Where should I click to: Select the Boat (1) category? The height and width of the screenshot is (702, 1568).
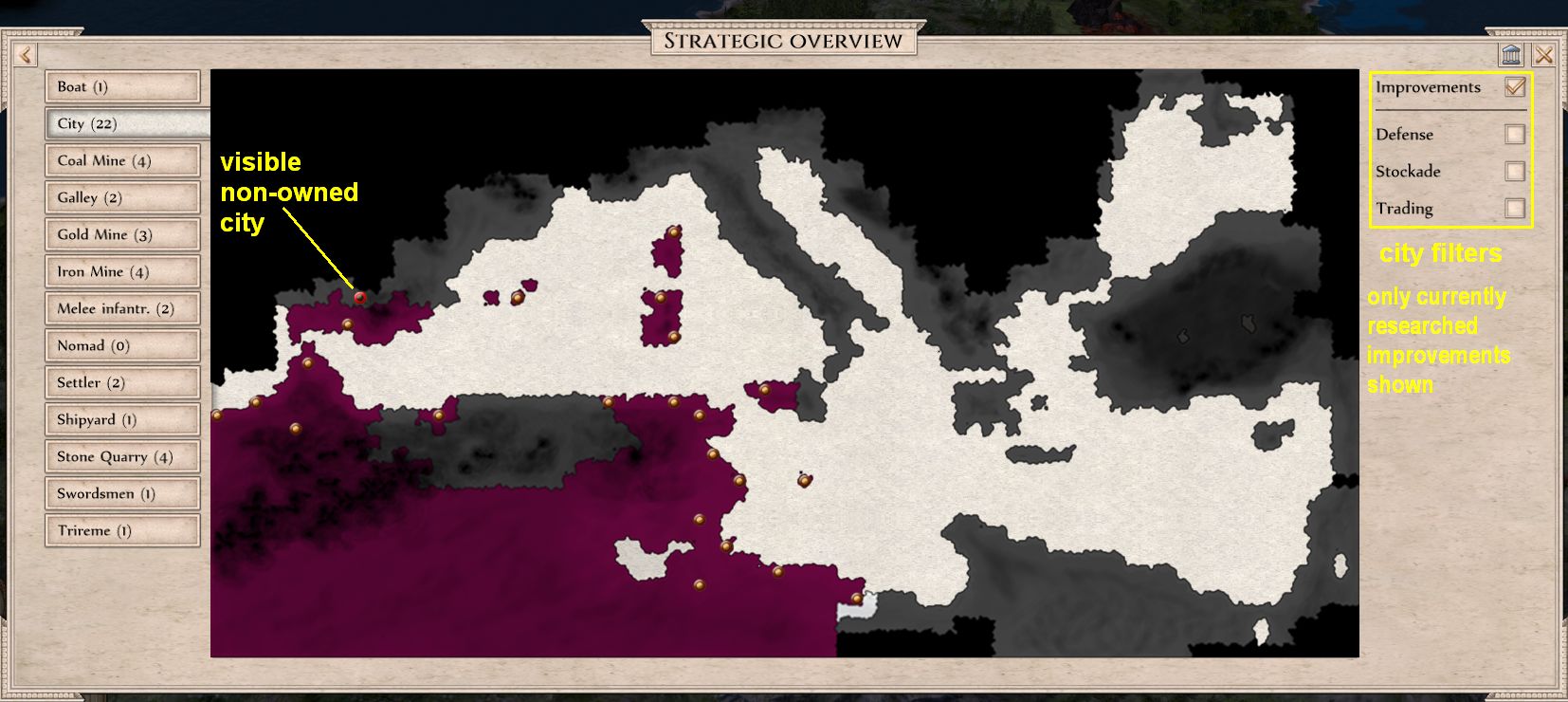click(123, 86)
